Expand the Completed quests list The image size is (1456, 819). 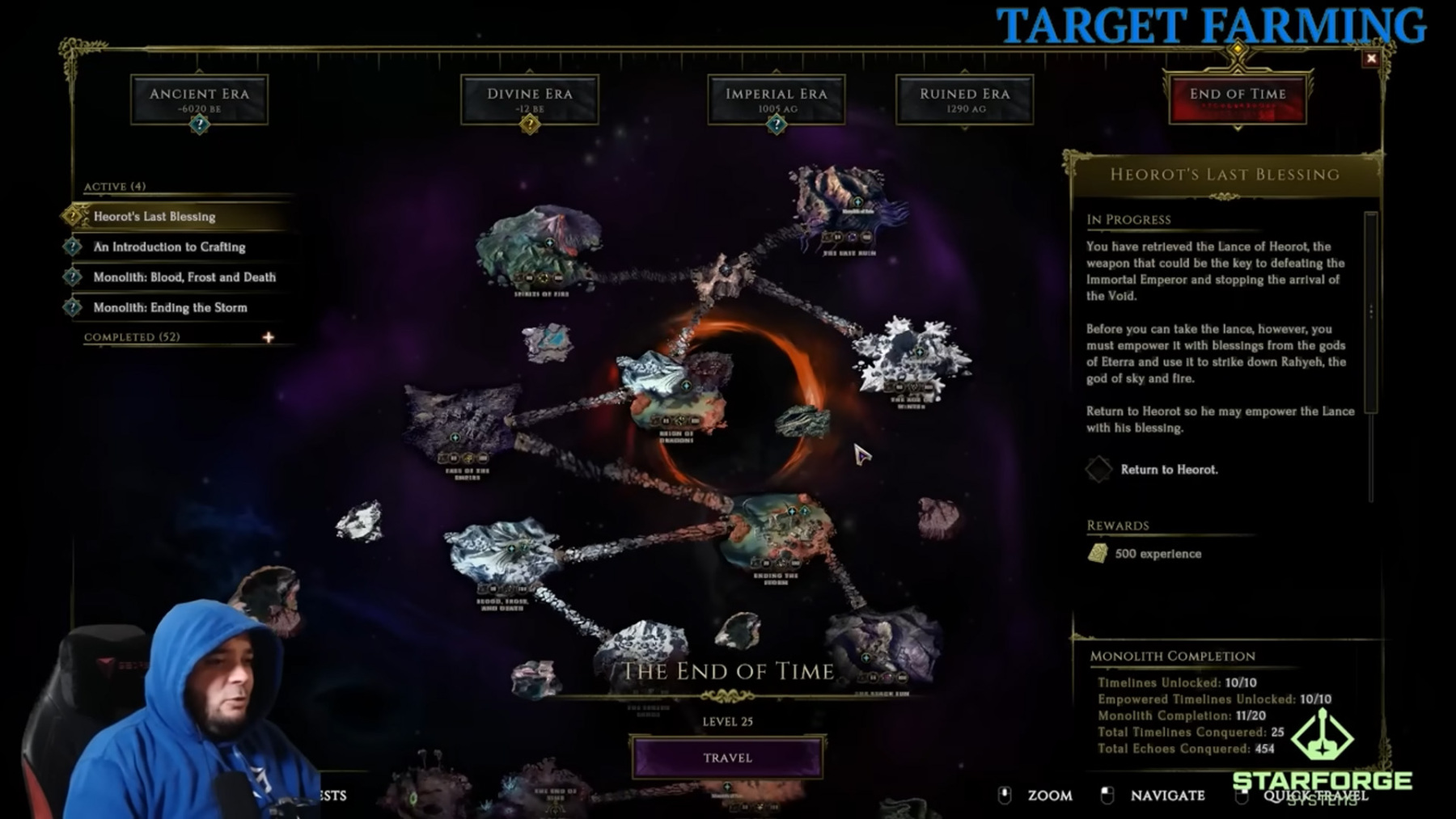[x=268, y=337]
